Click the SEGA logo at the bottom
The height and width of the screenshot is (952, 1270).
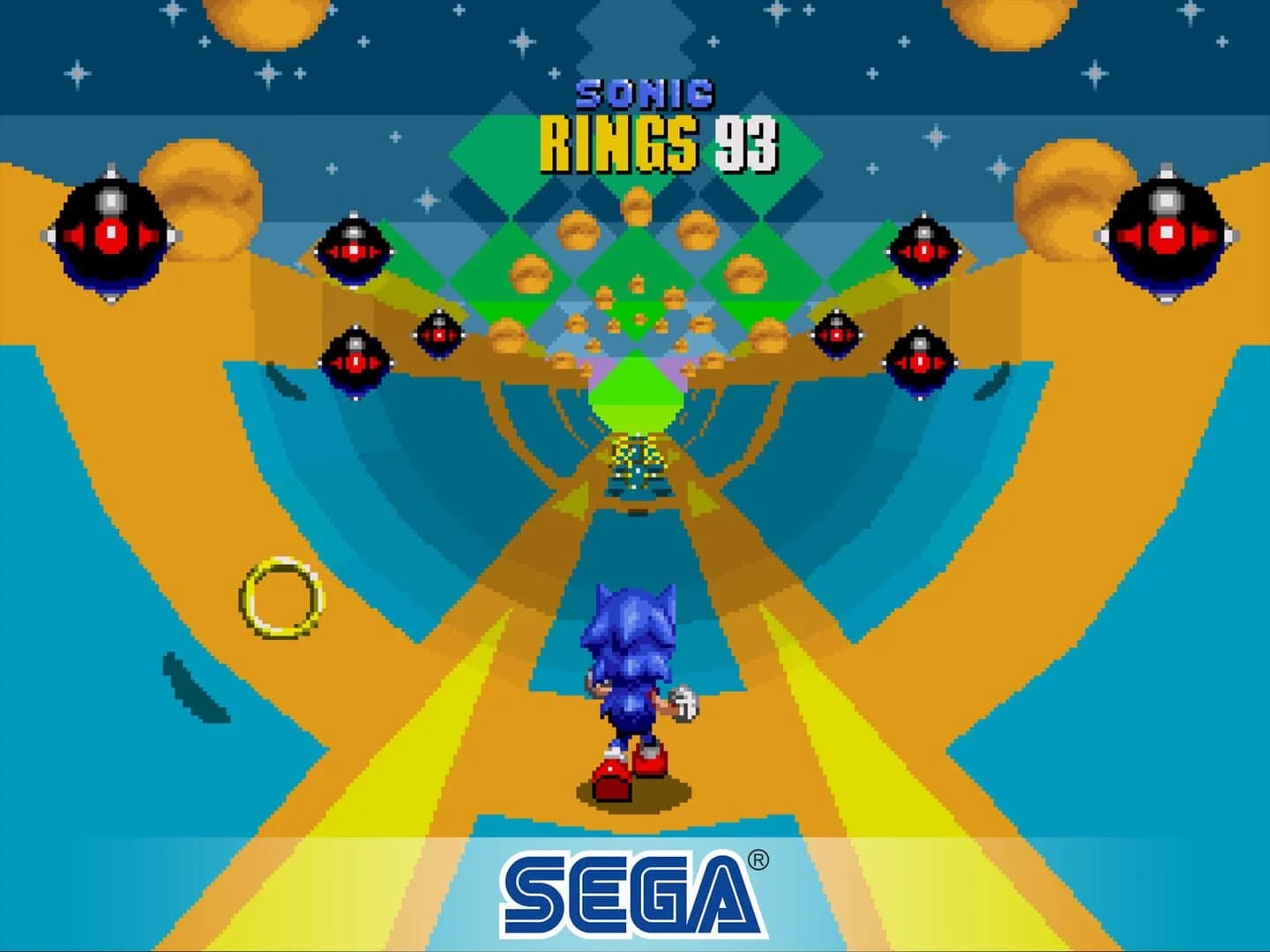point(631,890)
